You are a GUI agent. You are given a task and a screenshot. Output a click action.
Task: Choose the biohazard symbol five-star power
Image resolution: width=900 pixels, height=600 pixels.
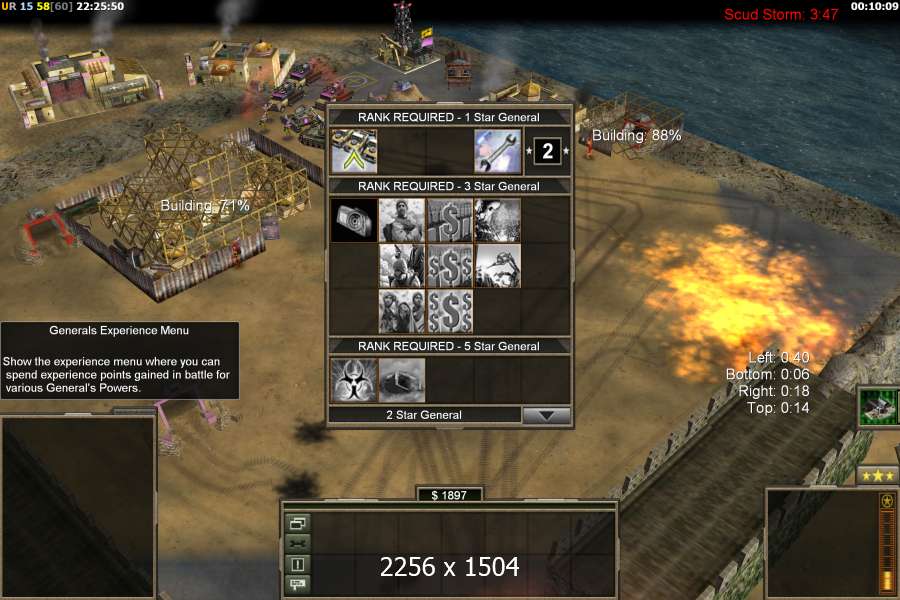354,380
